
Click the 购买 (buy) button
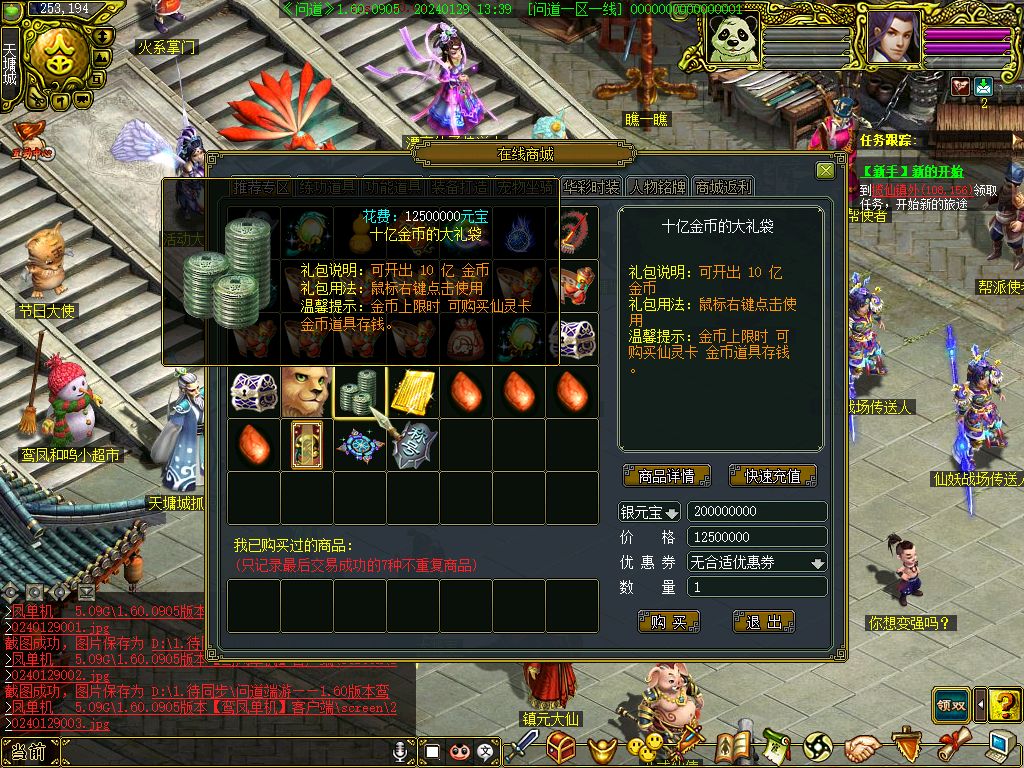coord(668,622)
